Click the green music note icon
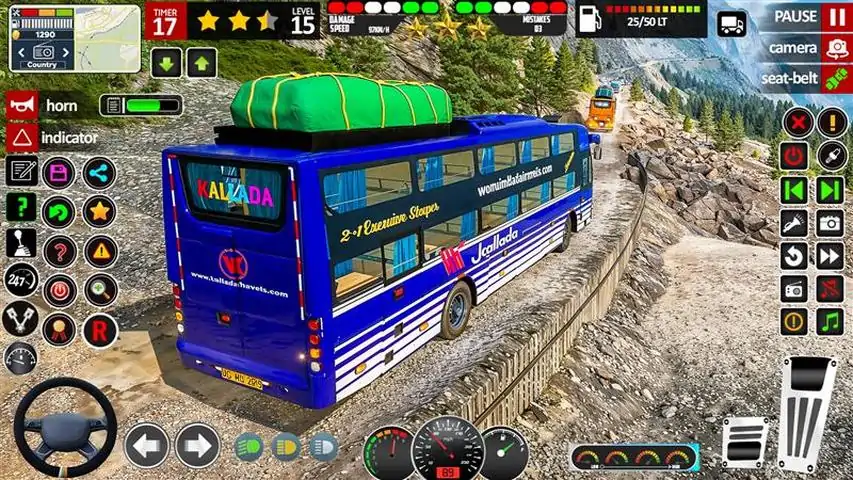The width and height of the screenshot is (853, 480). pyautogui.click(x=830, y=321)
